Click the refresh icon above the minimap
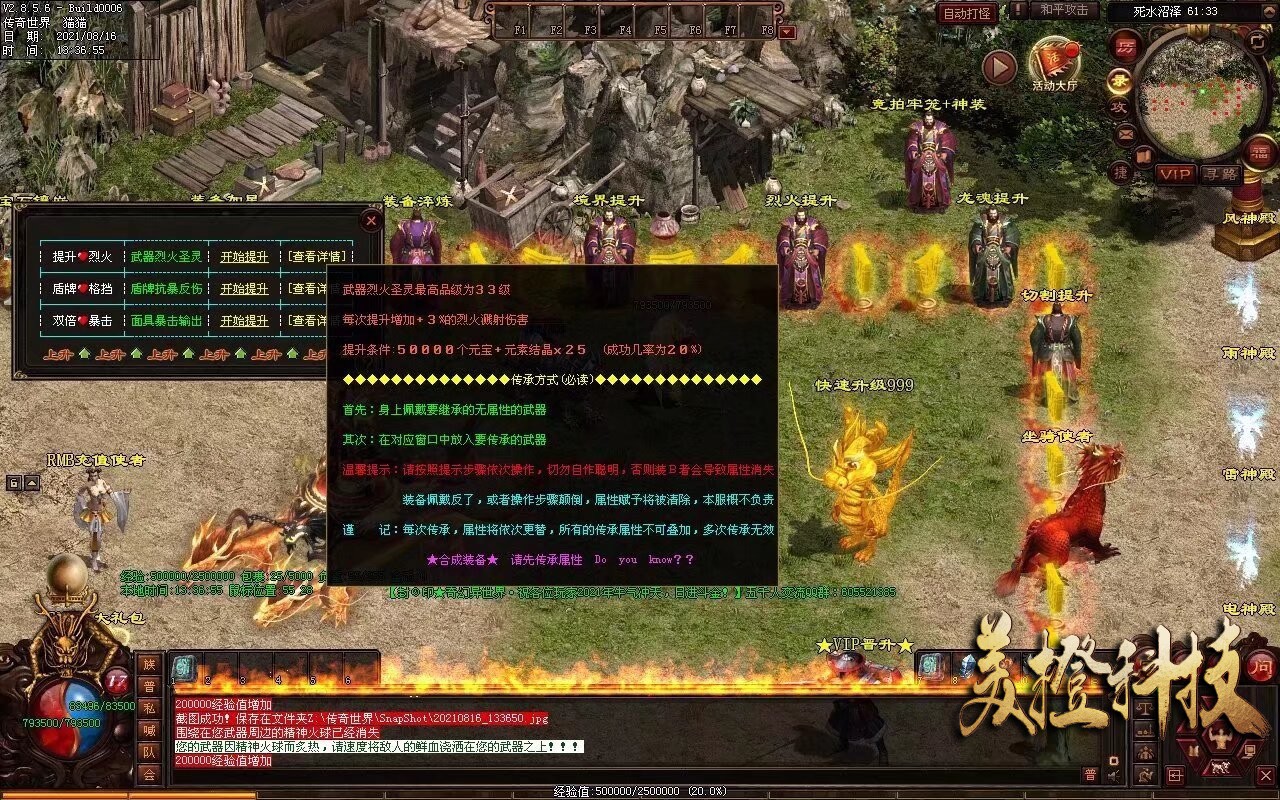The height and width of the screenshot is (800, 1280). 1256,43
